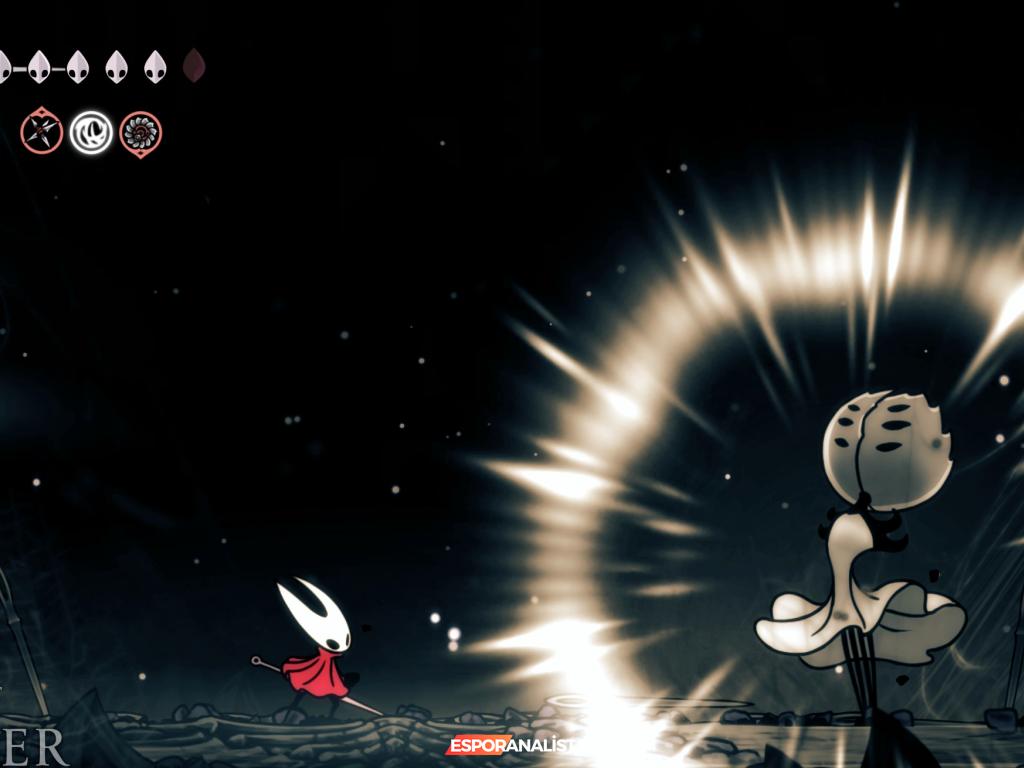1024x768 pixels.
Task: Click the ESPORANALIST watermark logo
Action: [x=510, y=745]
